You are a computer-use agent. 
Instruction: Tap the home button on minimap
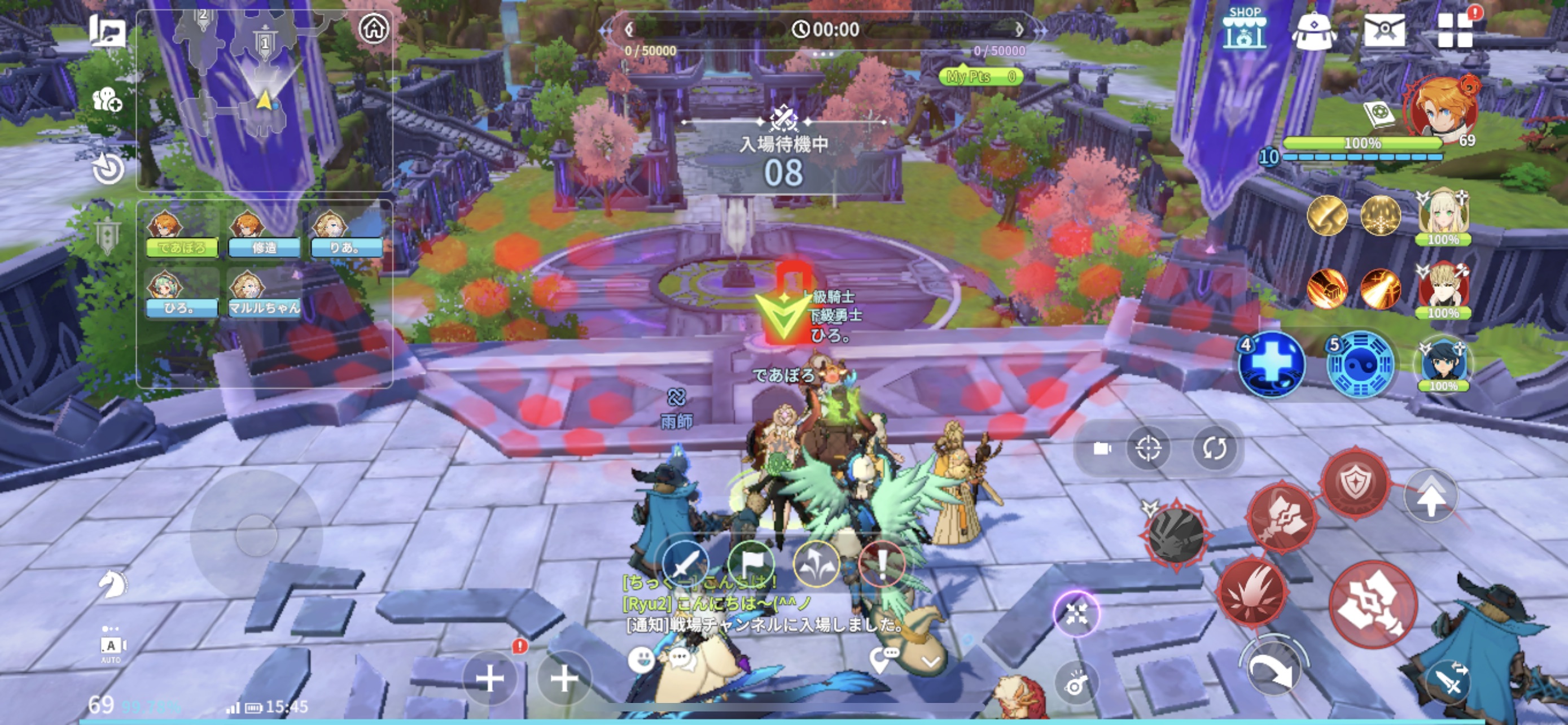(374, 28)
